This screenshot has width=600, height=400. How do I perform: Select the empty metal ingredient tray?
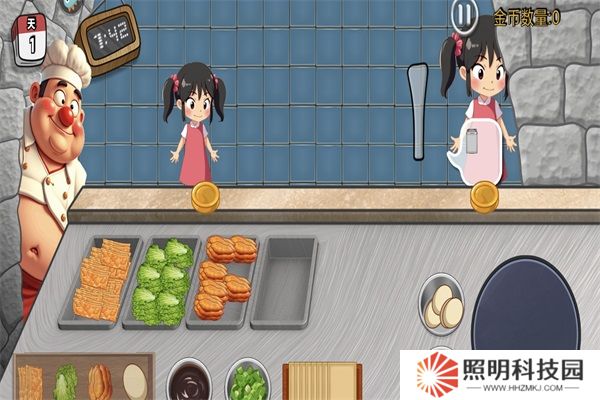click(285, 281)
